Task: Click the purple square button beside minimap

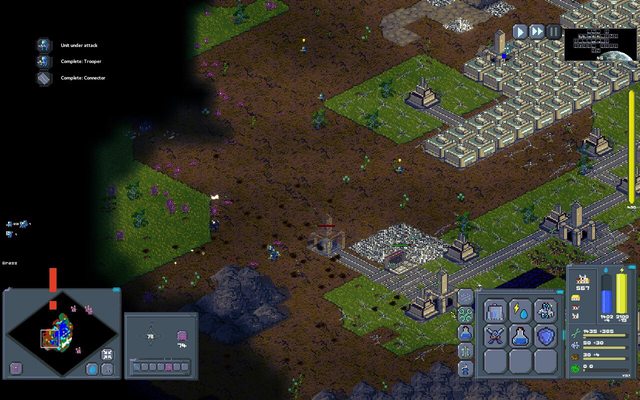Action: [x=16, y=368]
